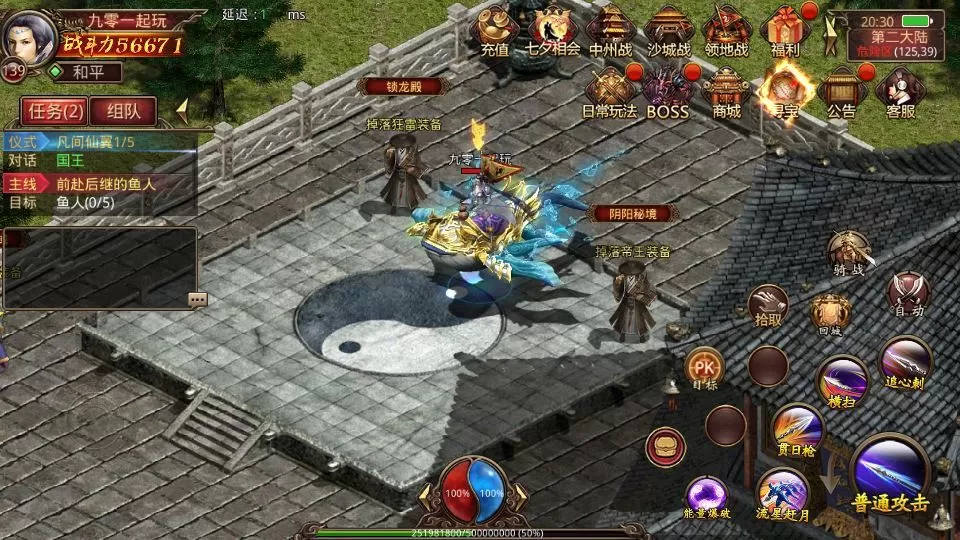
Task: Open the BOSS menu
Action: pyautogui.click(x=668, y=92)
